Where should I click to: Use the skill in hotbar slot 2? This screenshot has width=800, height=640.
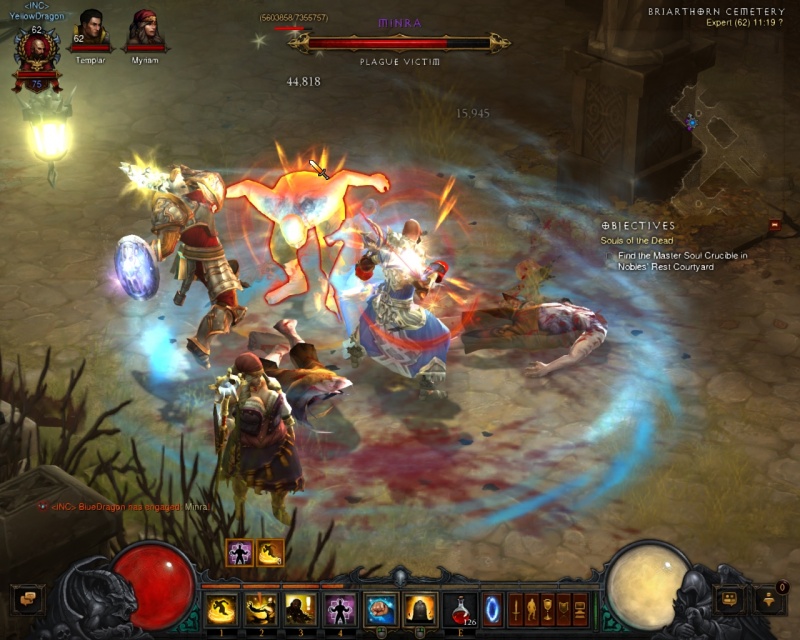(260, 608)
